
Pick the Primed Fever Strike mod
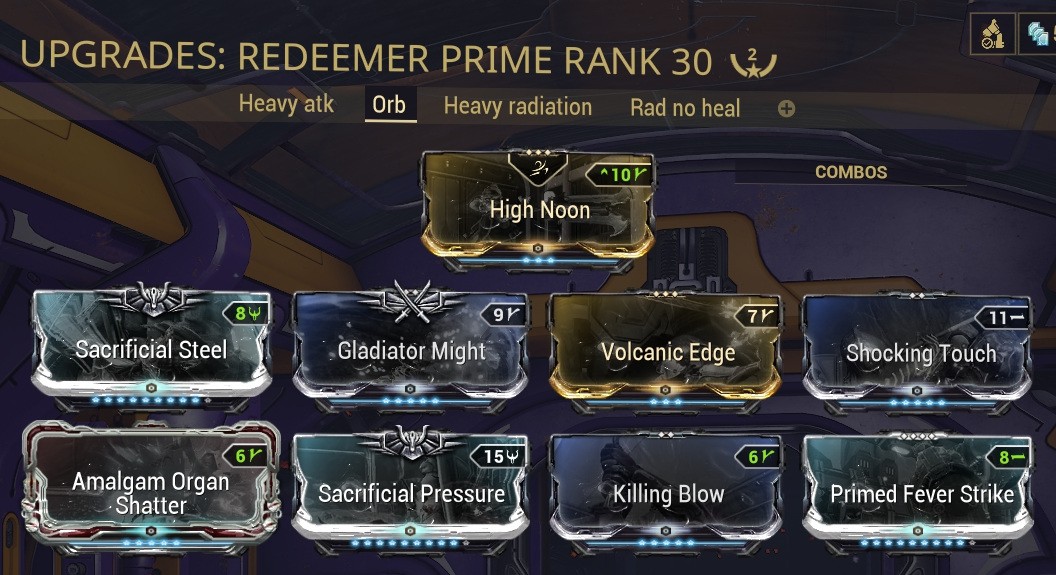920,493
